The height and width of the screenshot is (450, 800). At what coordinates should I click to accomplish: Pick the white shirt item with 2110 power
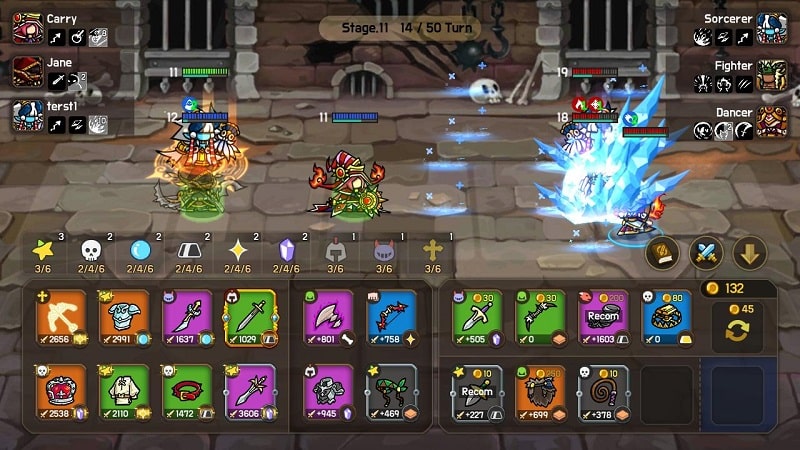tap(124, 389)
